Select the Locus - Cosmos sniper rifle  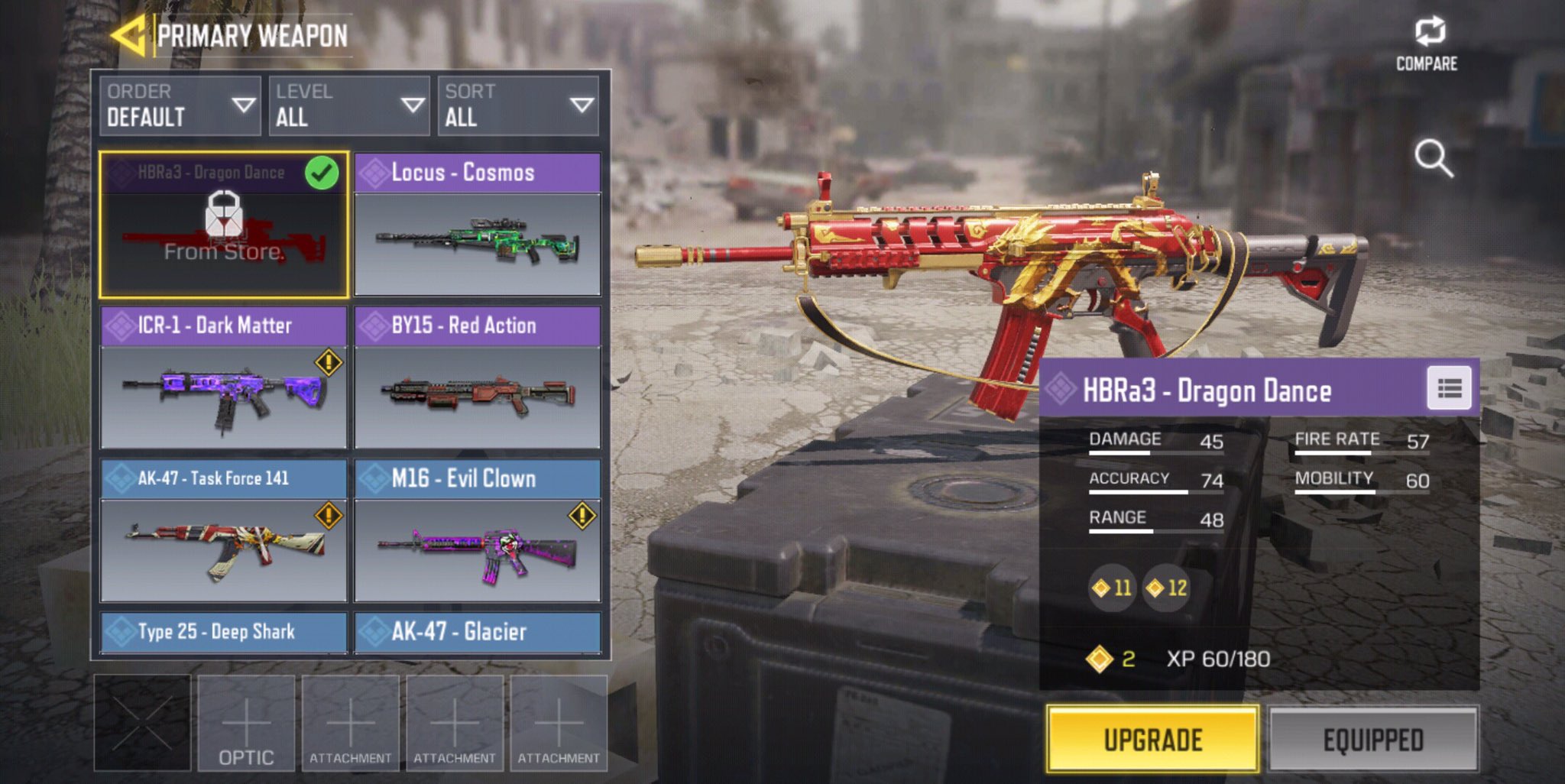(478, 225)
